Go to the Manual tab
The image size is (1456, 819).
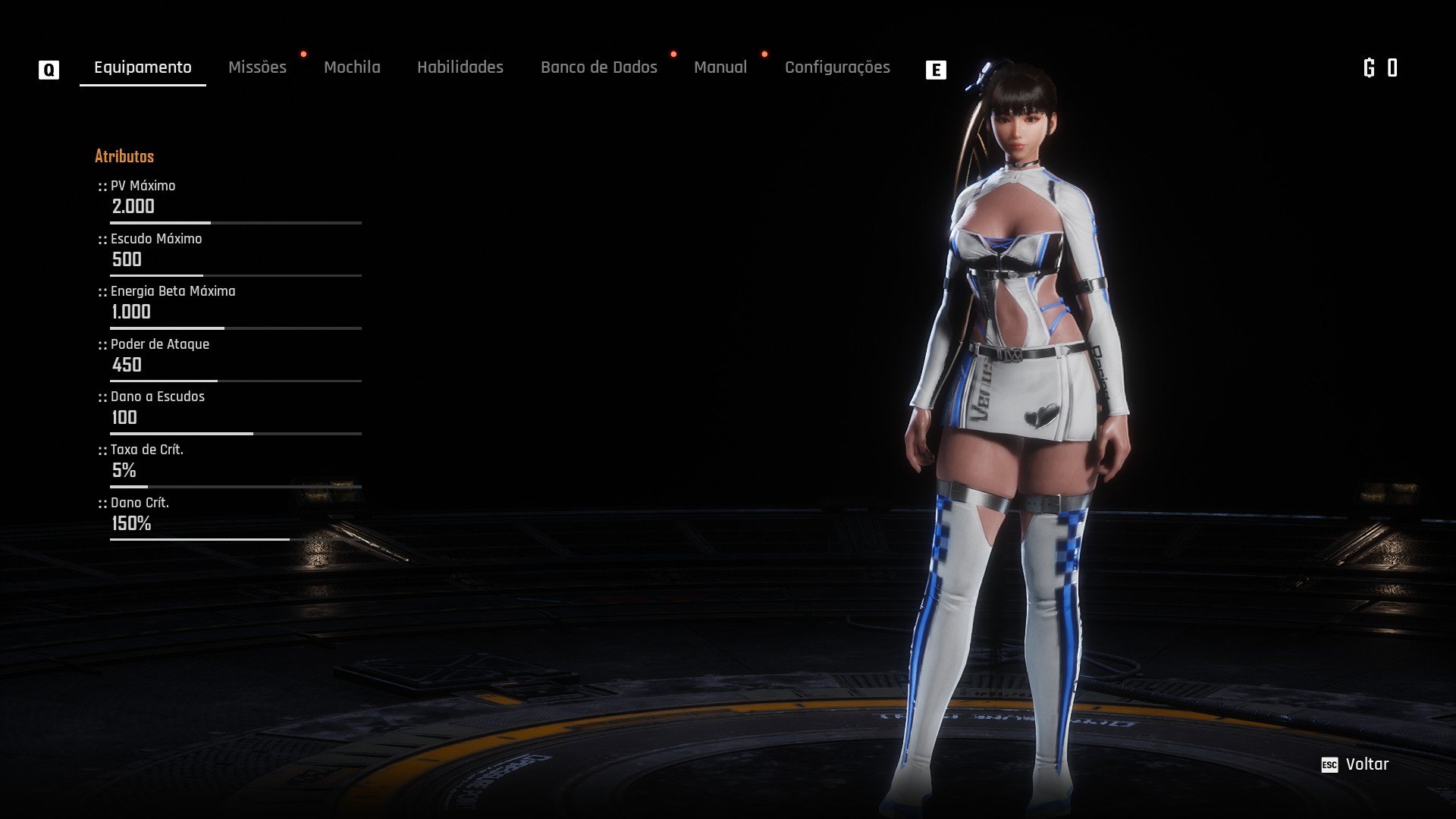720,67
